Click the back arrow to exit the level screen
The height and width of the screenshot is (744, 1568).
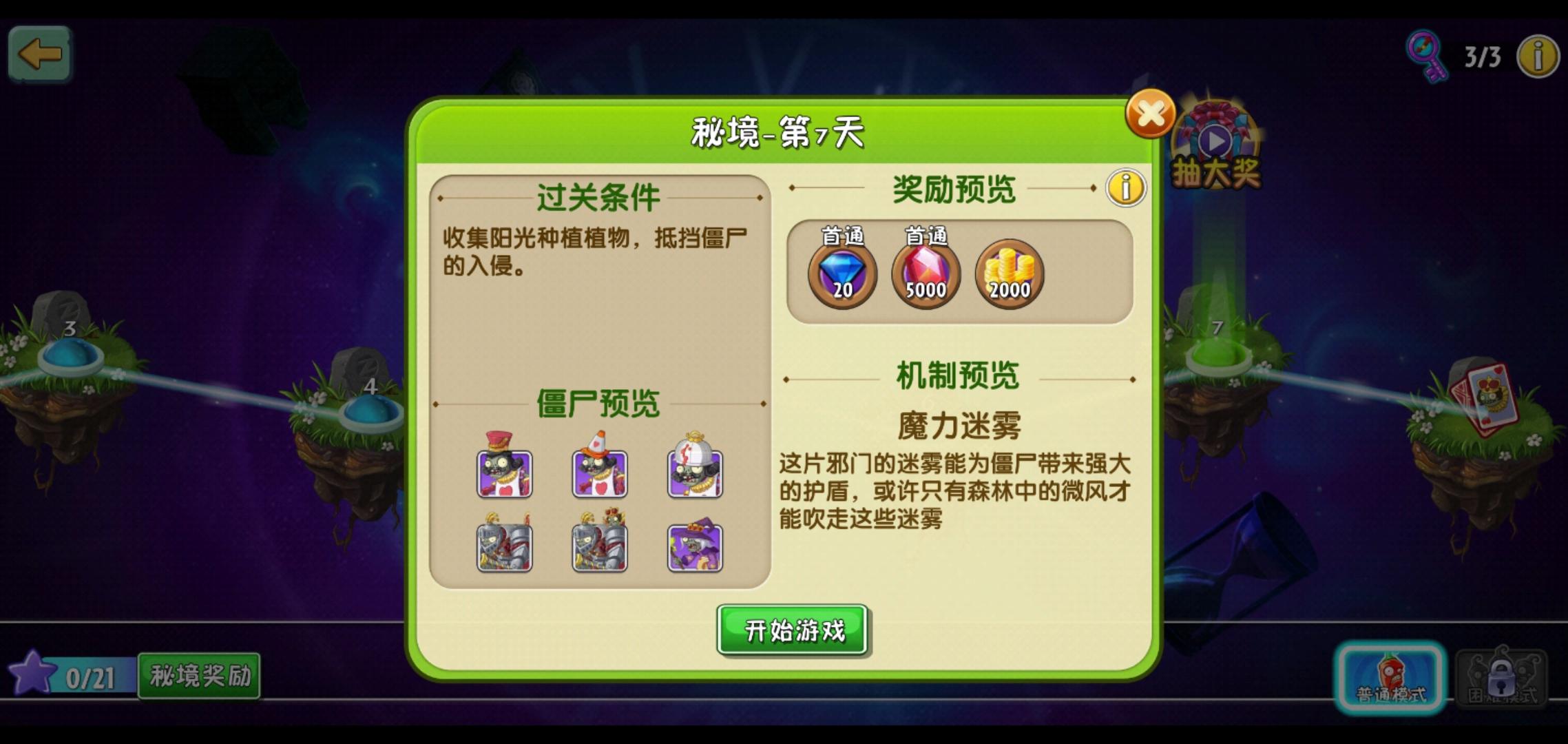coord(39,55)
